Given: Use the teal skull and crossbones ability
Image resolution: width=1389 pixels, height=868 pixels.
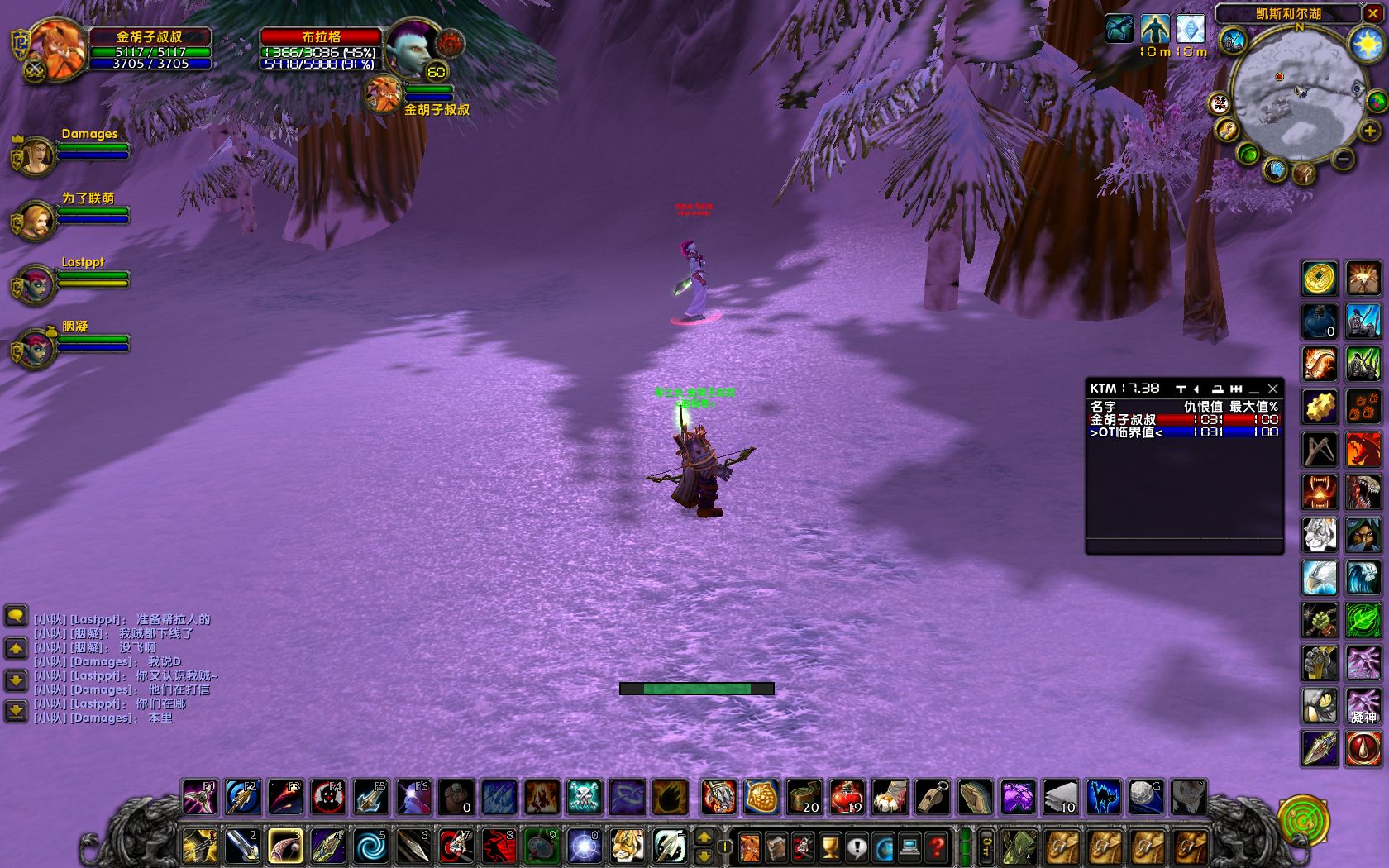Looking at the screenshot, I should point(585,798).
